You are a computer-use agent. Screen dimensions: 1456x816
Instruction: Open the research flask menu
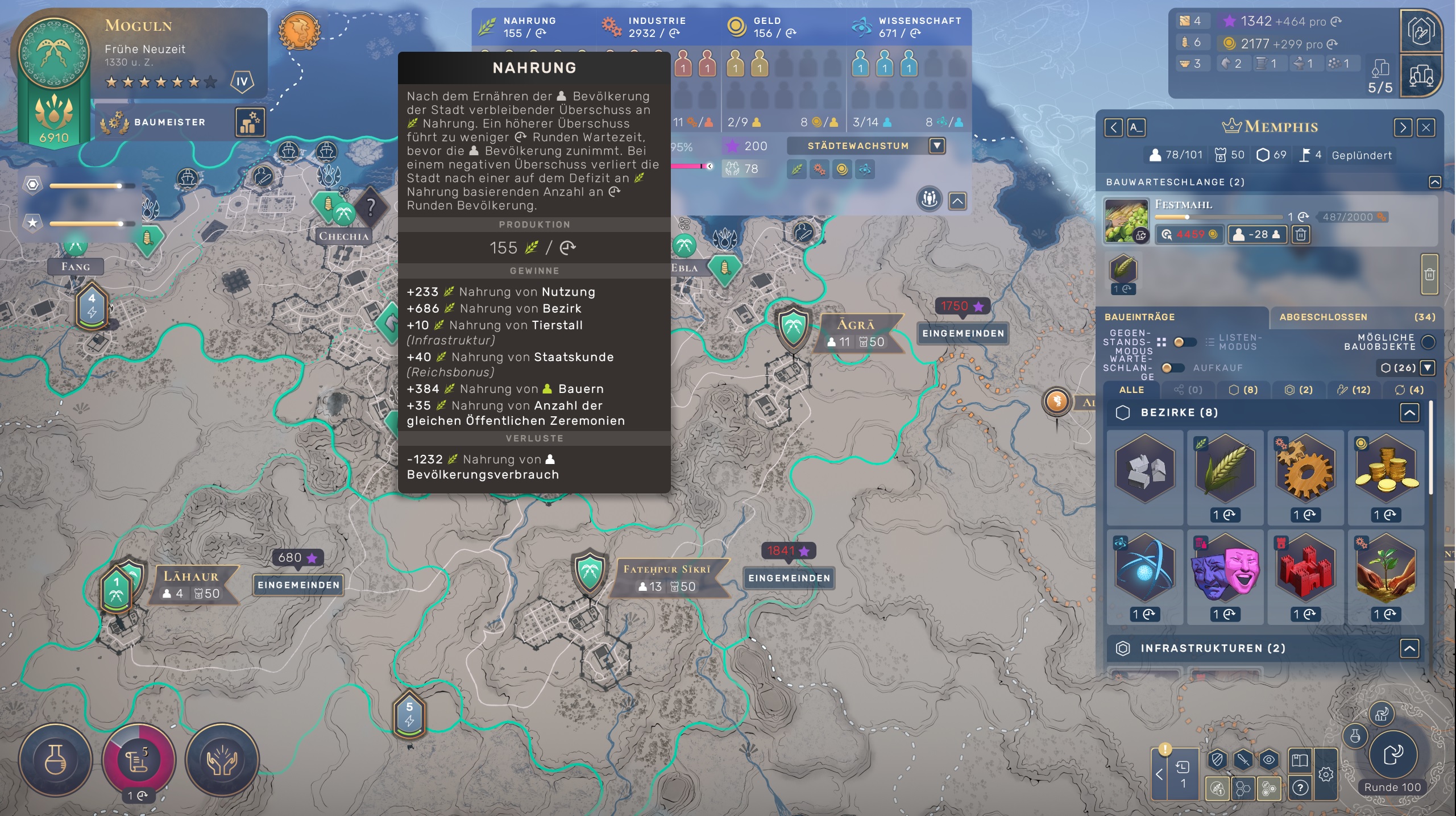click(x=55, y=759)
